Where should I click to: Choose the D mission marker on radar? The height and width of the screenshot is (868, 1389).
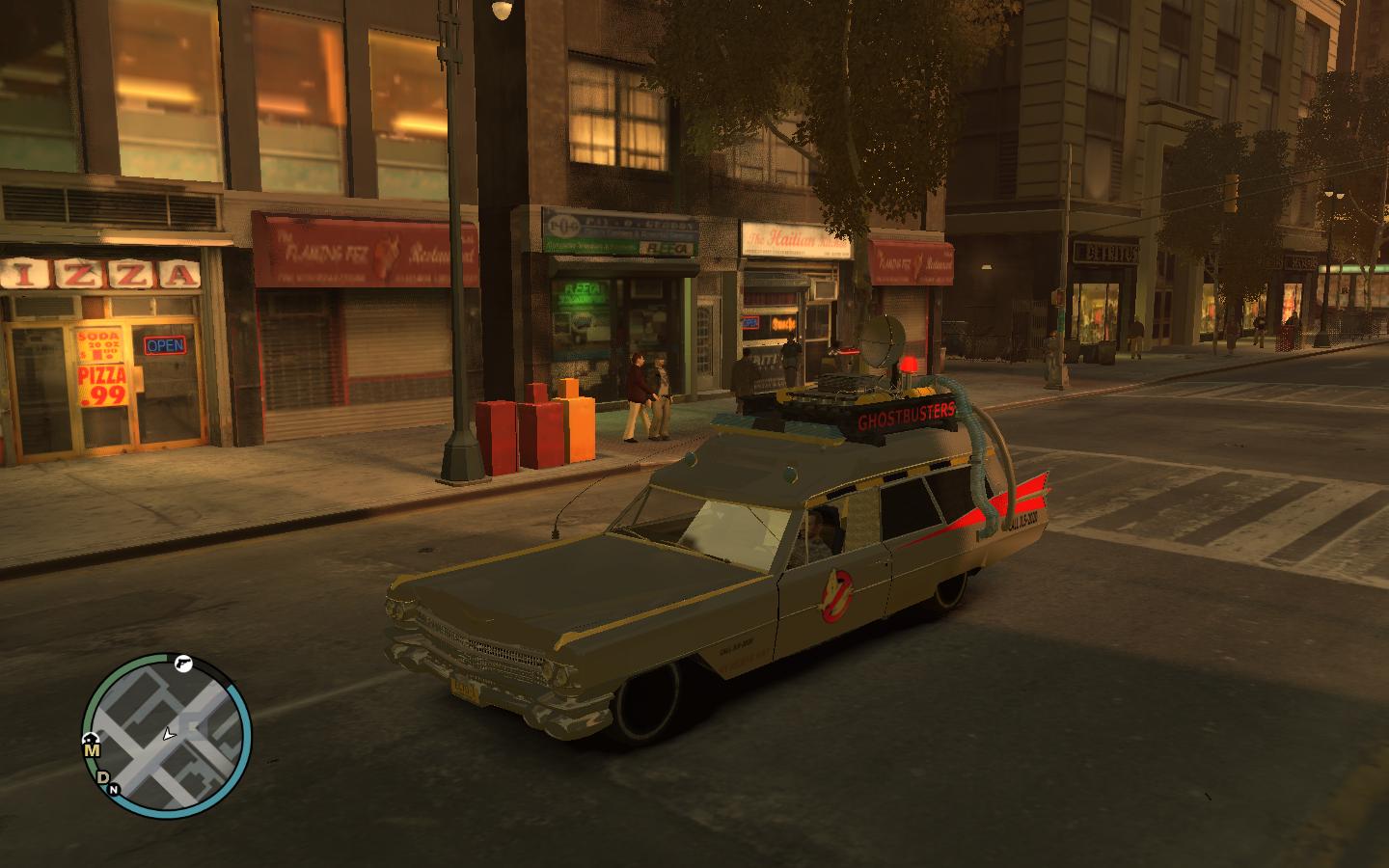tap(103, 777)
